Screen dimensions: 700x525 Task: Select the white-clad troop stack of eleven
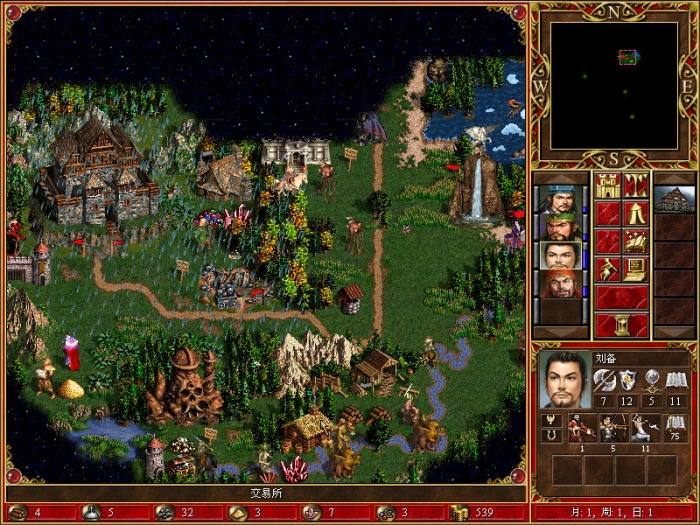[x=643, y=427]
